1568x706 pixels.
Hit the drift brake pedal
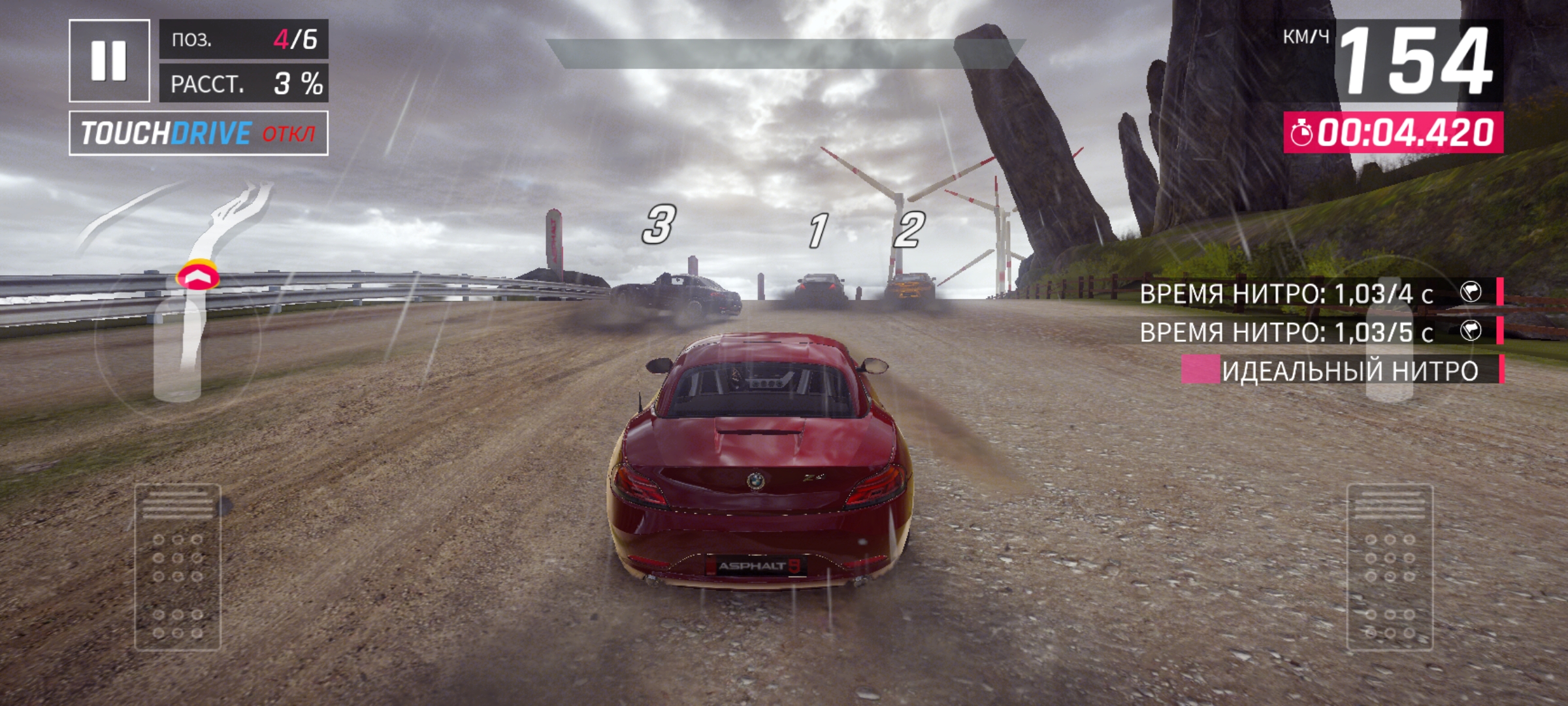click(x=178, y=567)
